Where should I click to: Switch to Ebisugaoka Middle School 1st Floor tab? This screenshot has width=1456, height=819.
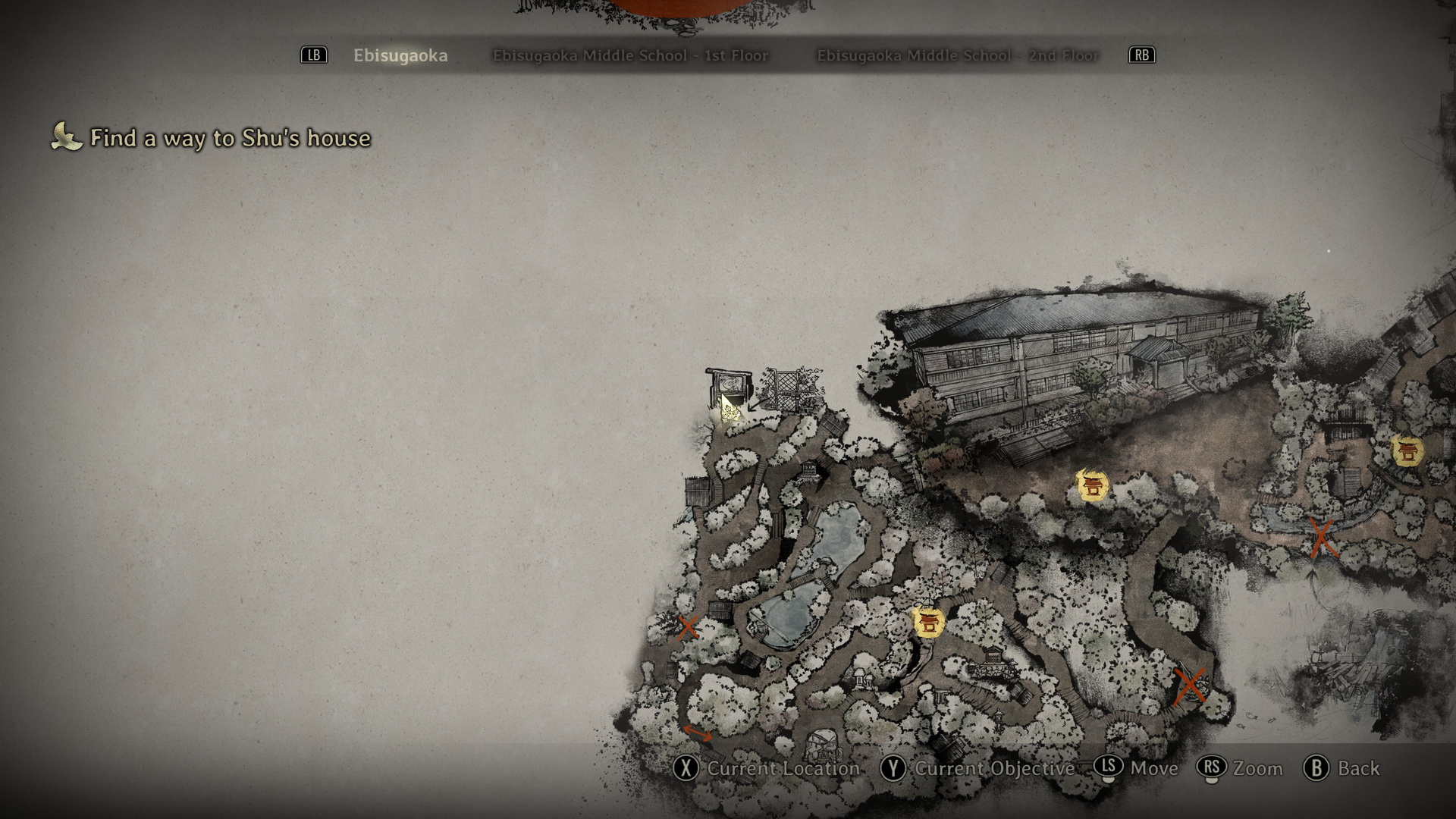(630, 55)
